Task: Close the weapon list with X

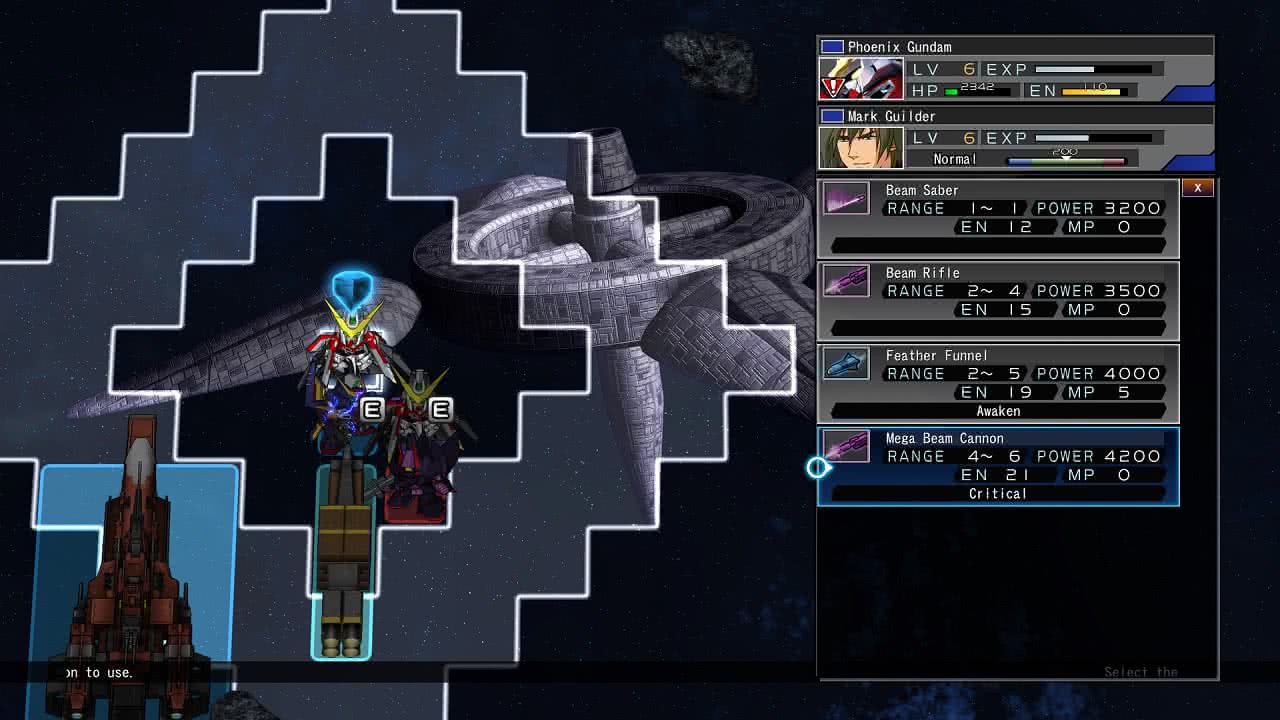Action: [x=1198, y=188]
